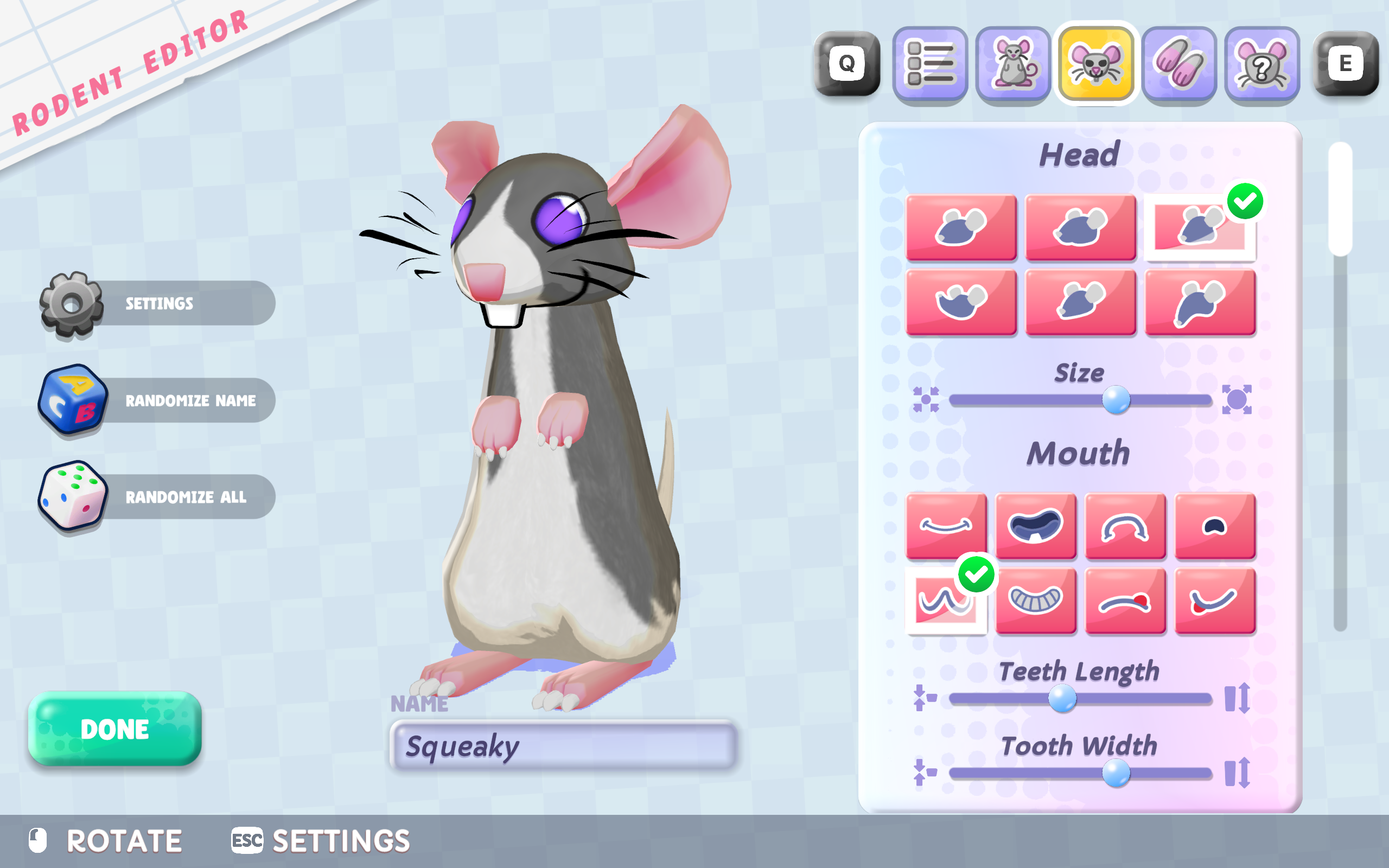The width and height of the screenshot is (1389, 868).
Task: Click the Q key navigation icon
Action: (x=846, y=62)
